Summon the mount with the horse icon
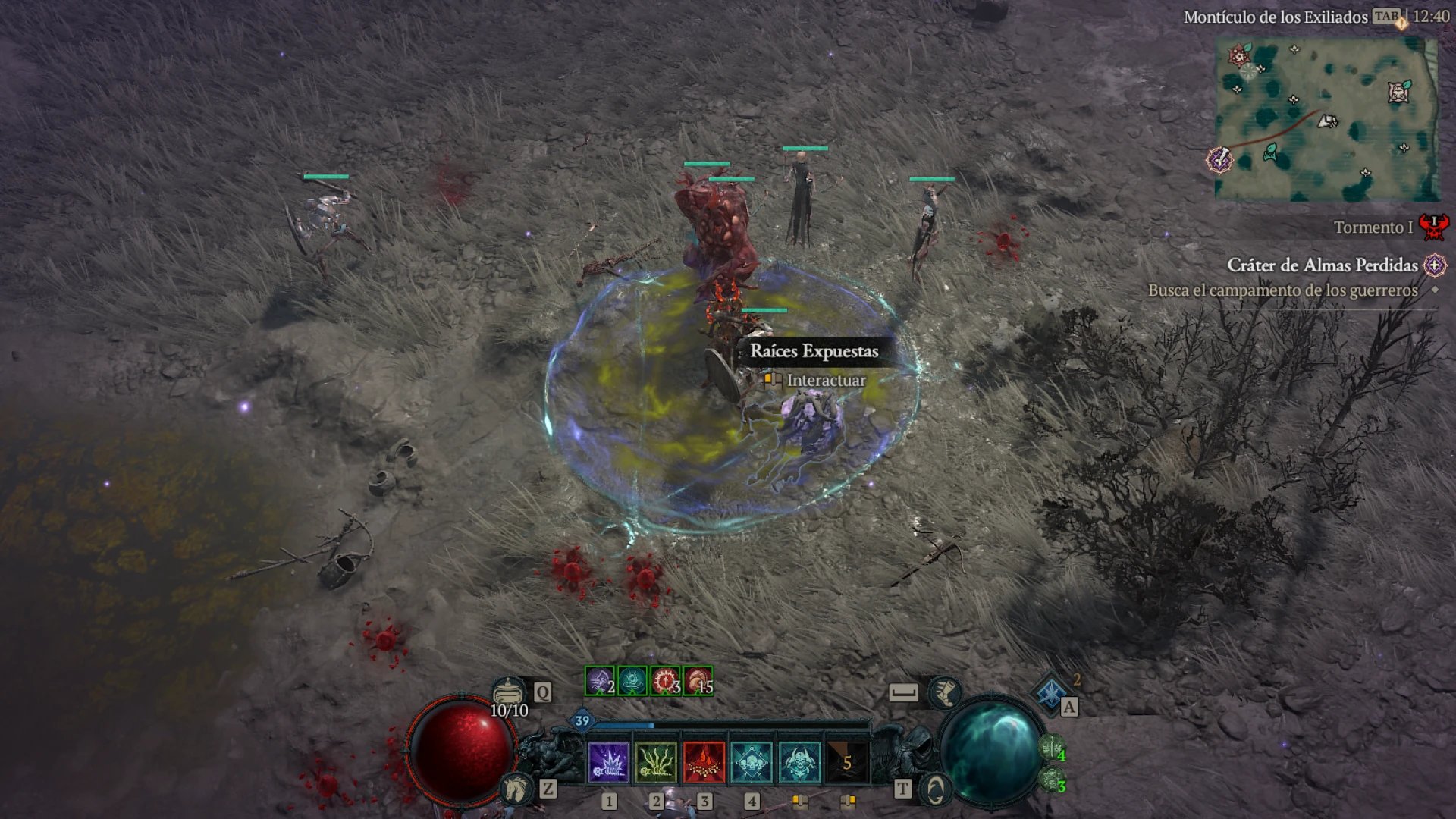The image size is (1456, 819). click(516, 789)
